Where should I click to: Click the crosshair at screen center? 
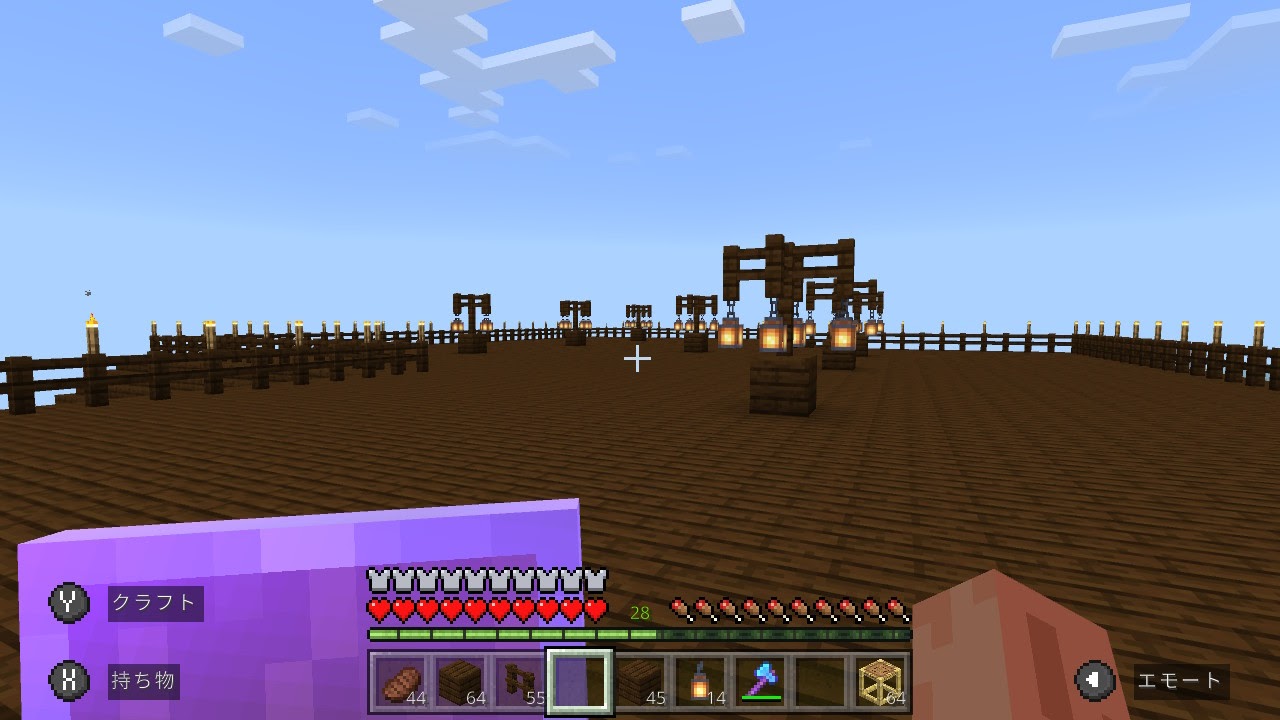(637, 359)
